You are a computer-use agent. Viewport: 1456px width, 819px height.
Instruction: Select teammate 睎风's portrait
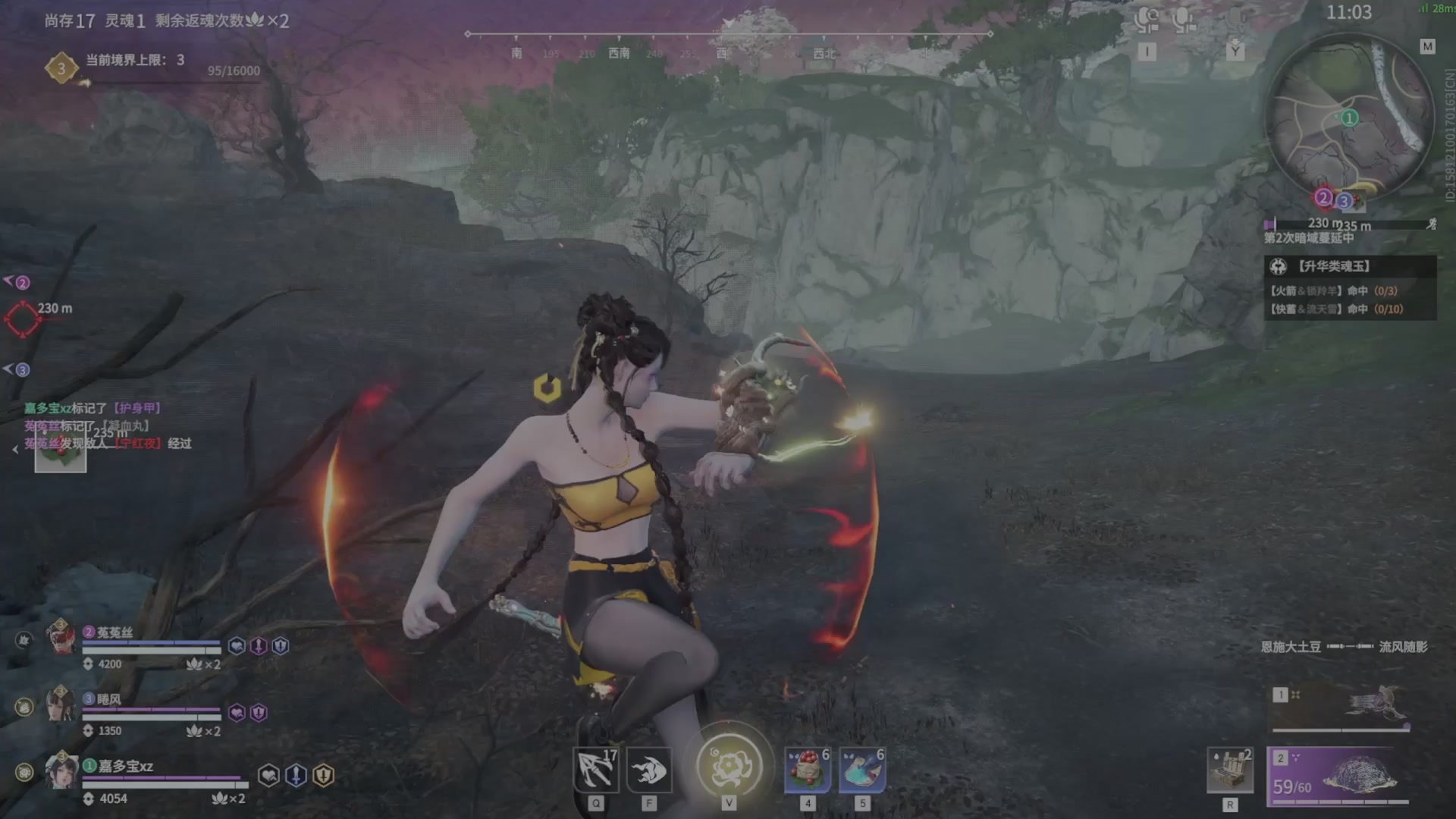tap(61, 704)
